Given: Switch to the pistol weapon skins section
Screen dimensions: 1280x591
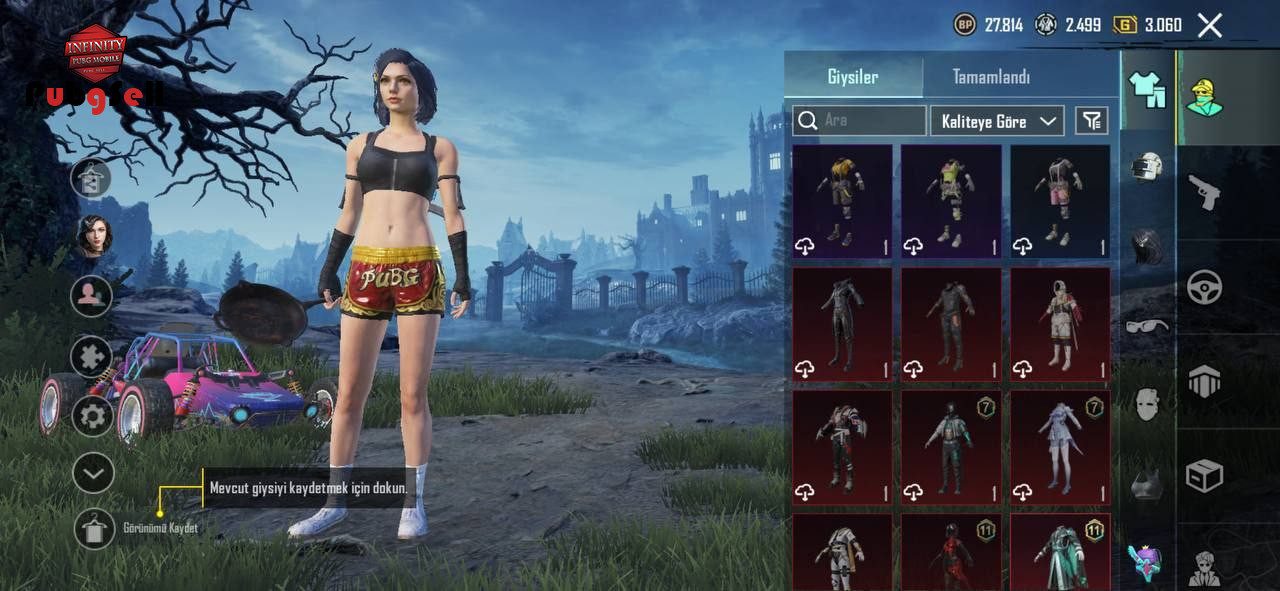Looking at the screenshot, I should (x=1204, y=191).
